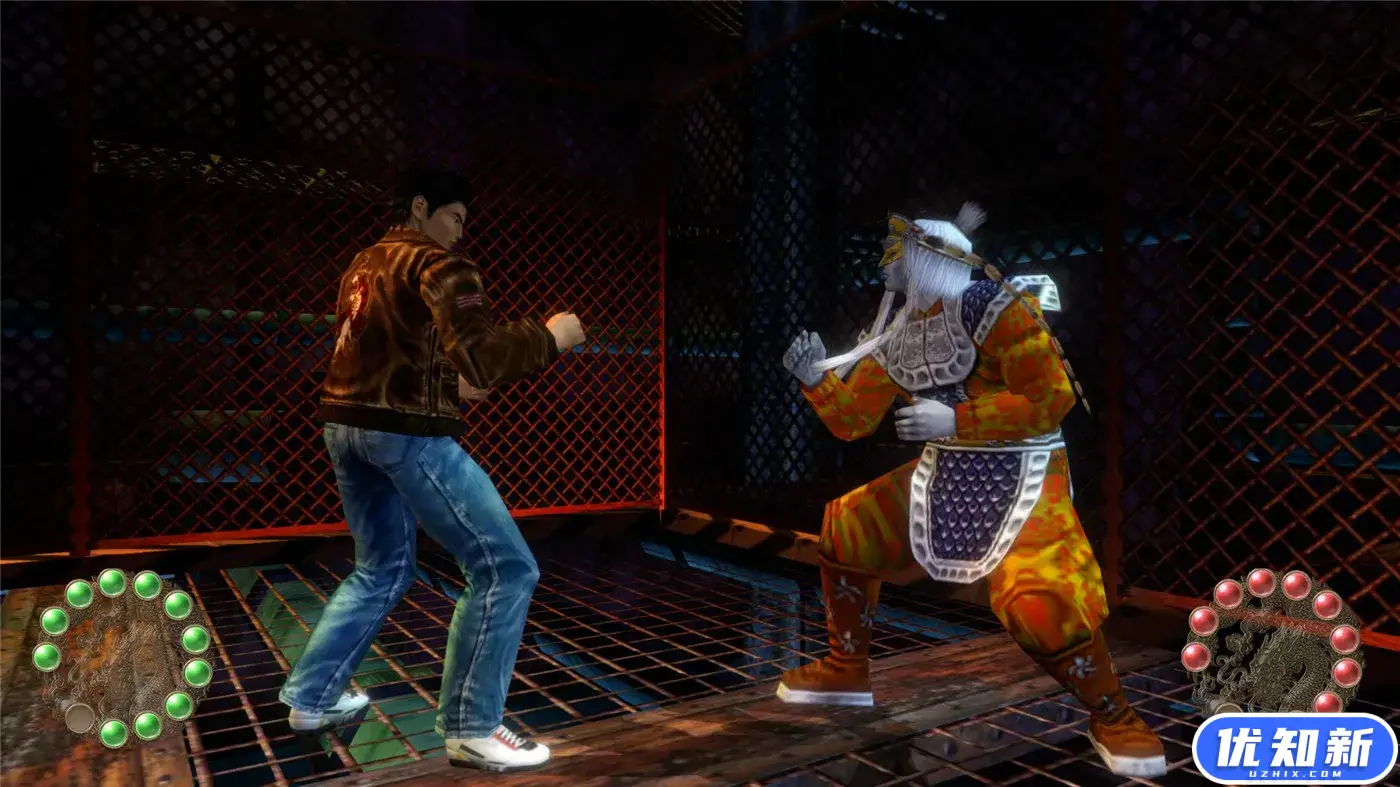Click the pair of green orbs at the gauge top

click(x=130, y=584)
